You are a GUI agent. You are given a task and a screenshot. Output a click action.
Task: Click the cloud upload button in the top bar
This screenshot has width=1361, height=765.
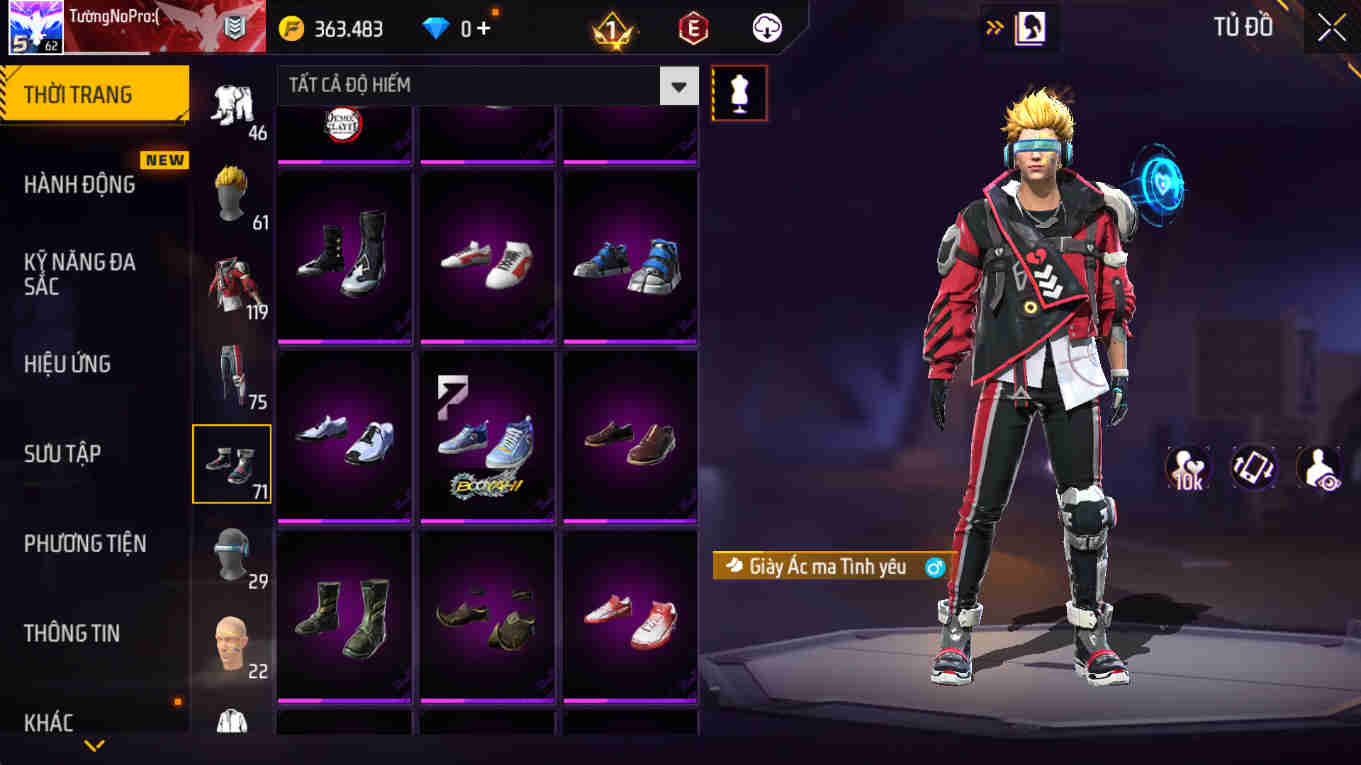(x=767, y=29)
